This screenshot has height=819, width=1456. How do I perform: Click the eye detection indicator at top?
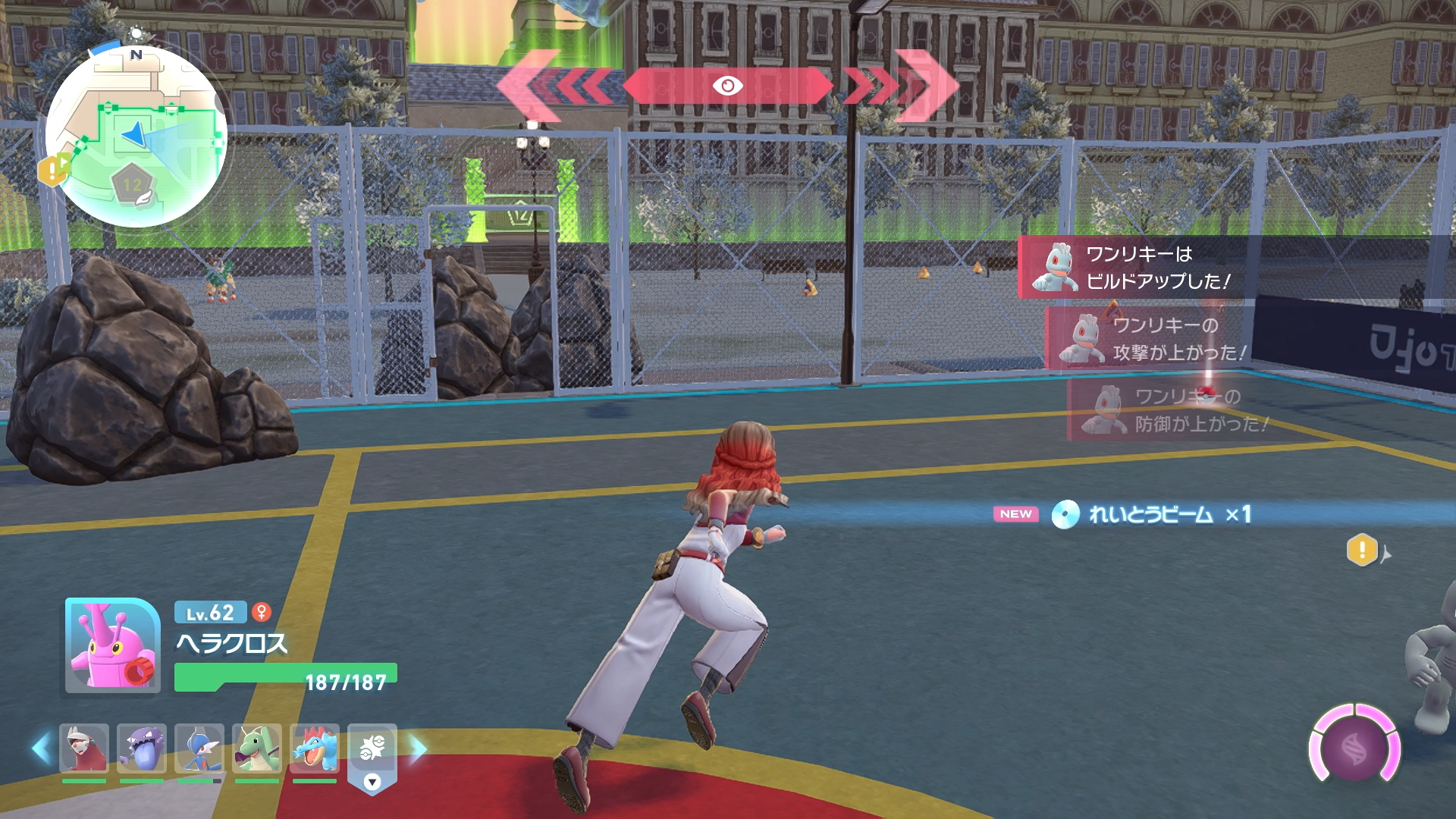point(727,86)
